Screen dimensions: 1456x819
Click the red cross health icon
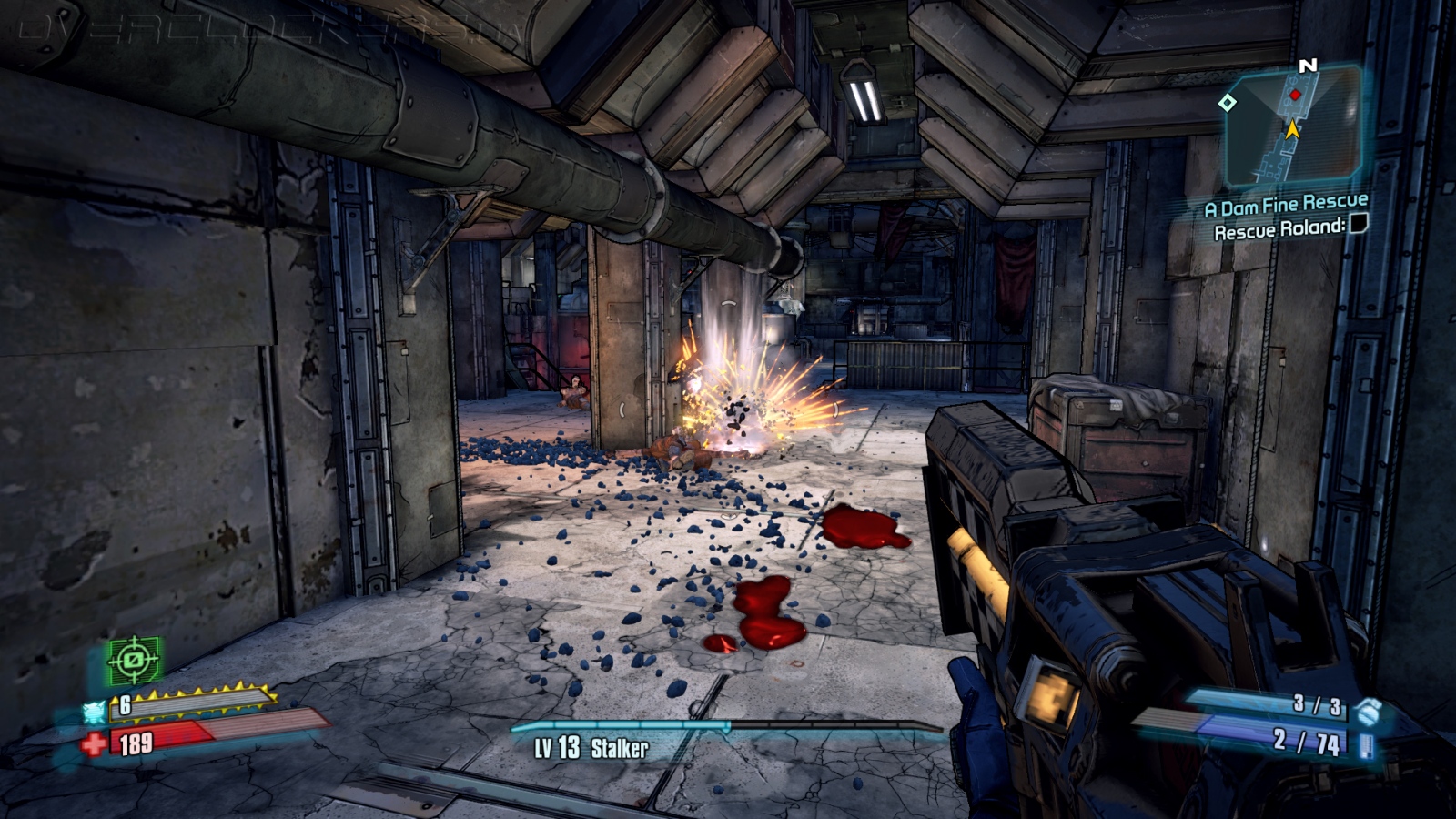(94, 745)
